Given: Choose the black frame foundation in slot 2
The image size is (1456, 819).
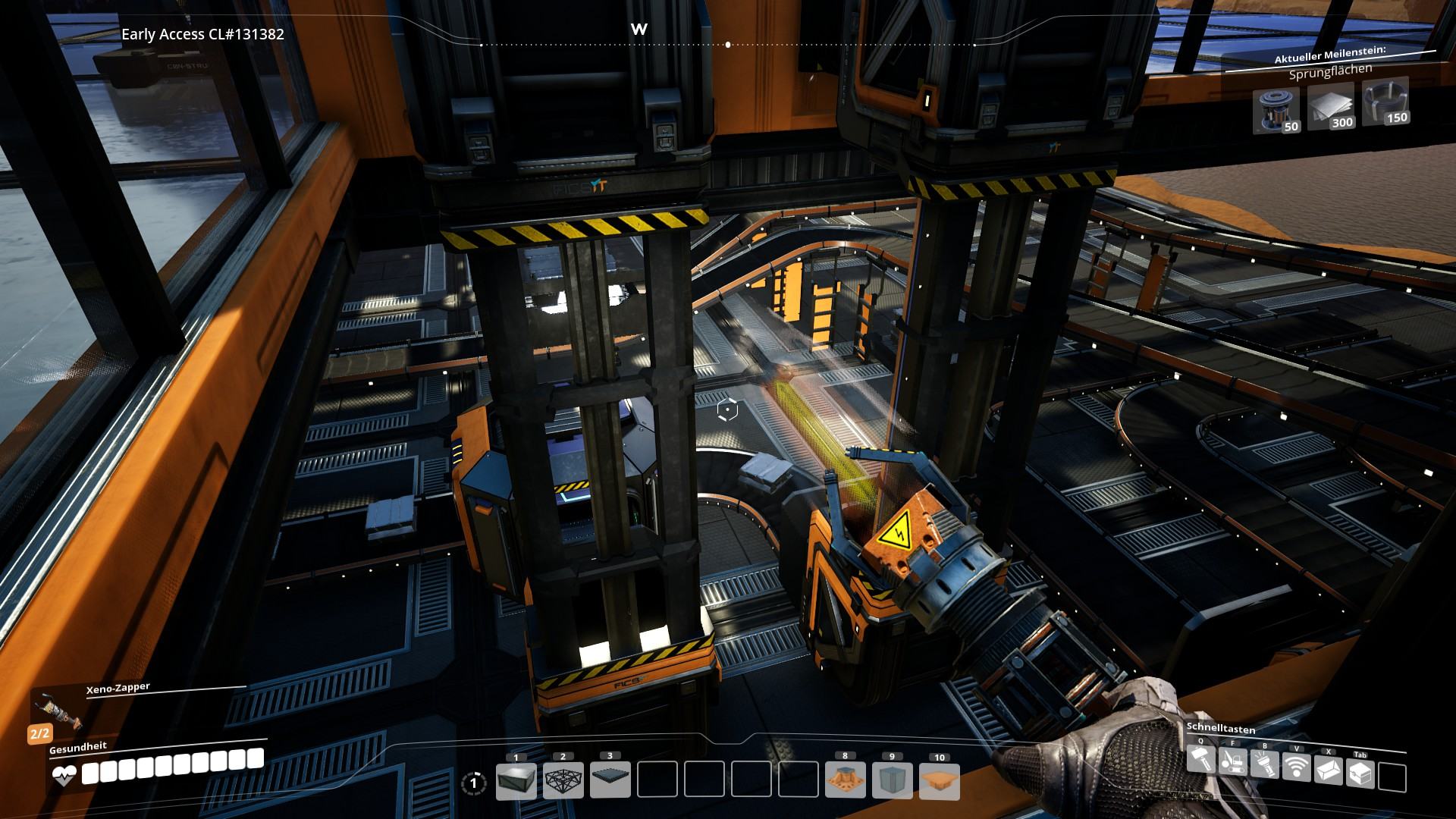Looking at the screenshot, I should click(563, 781).
